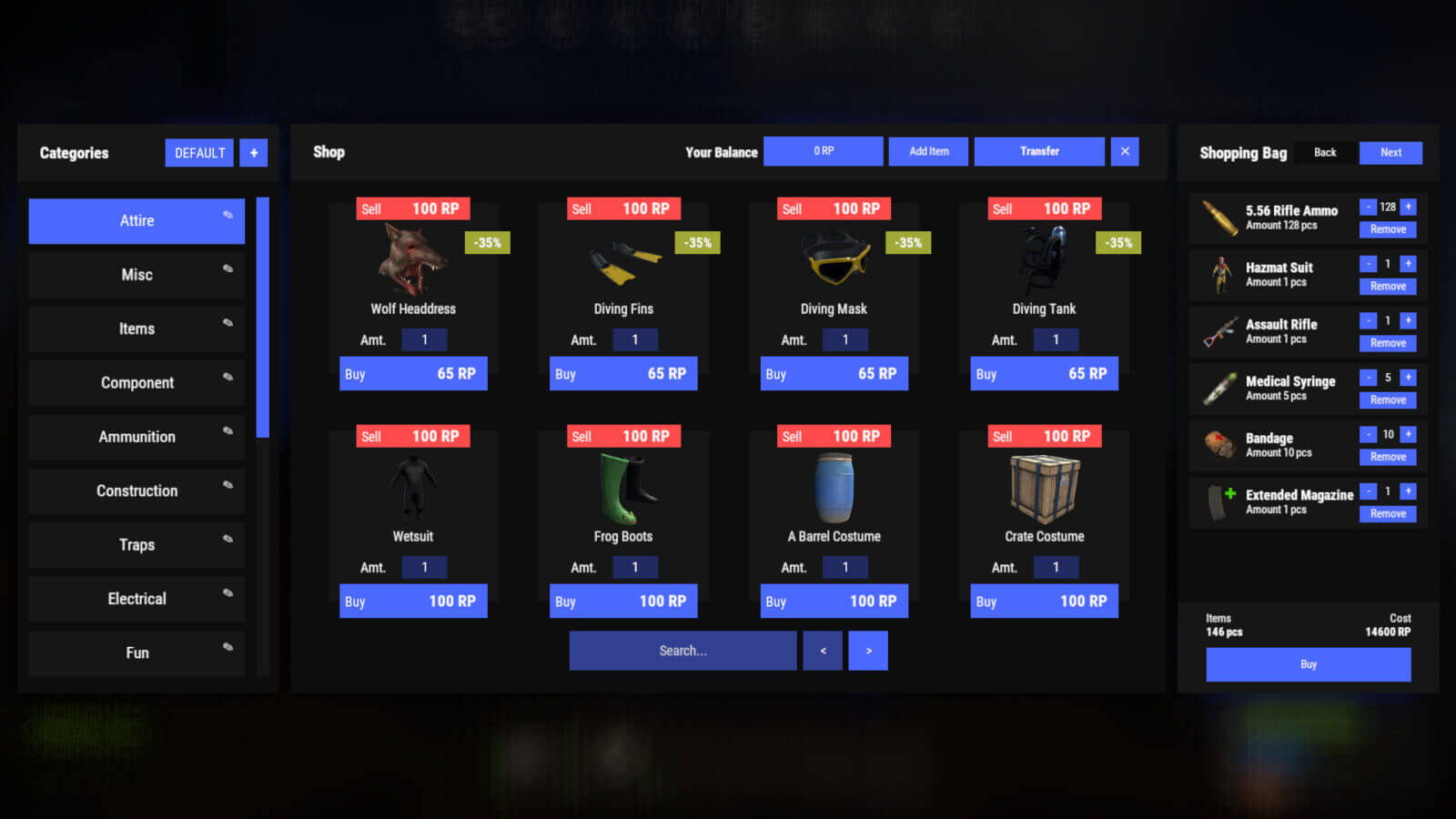The image size is (1456, 819).
Task: Click the Transfer button in the Shop header
Action: 1038,151
